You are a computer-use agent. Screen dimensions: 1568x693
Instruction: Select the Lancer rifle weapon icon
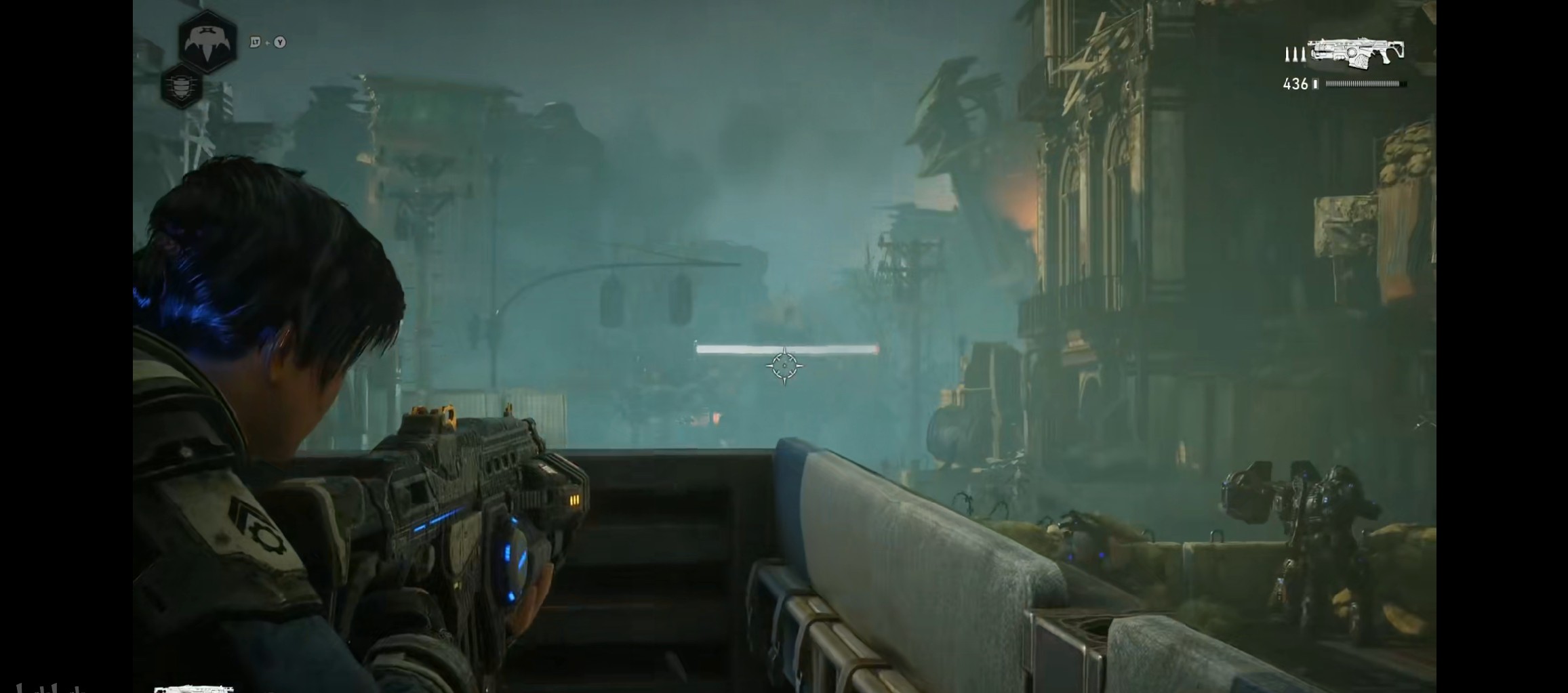(1355, 53)
